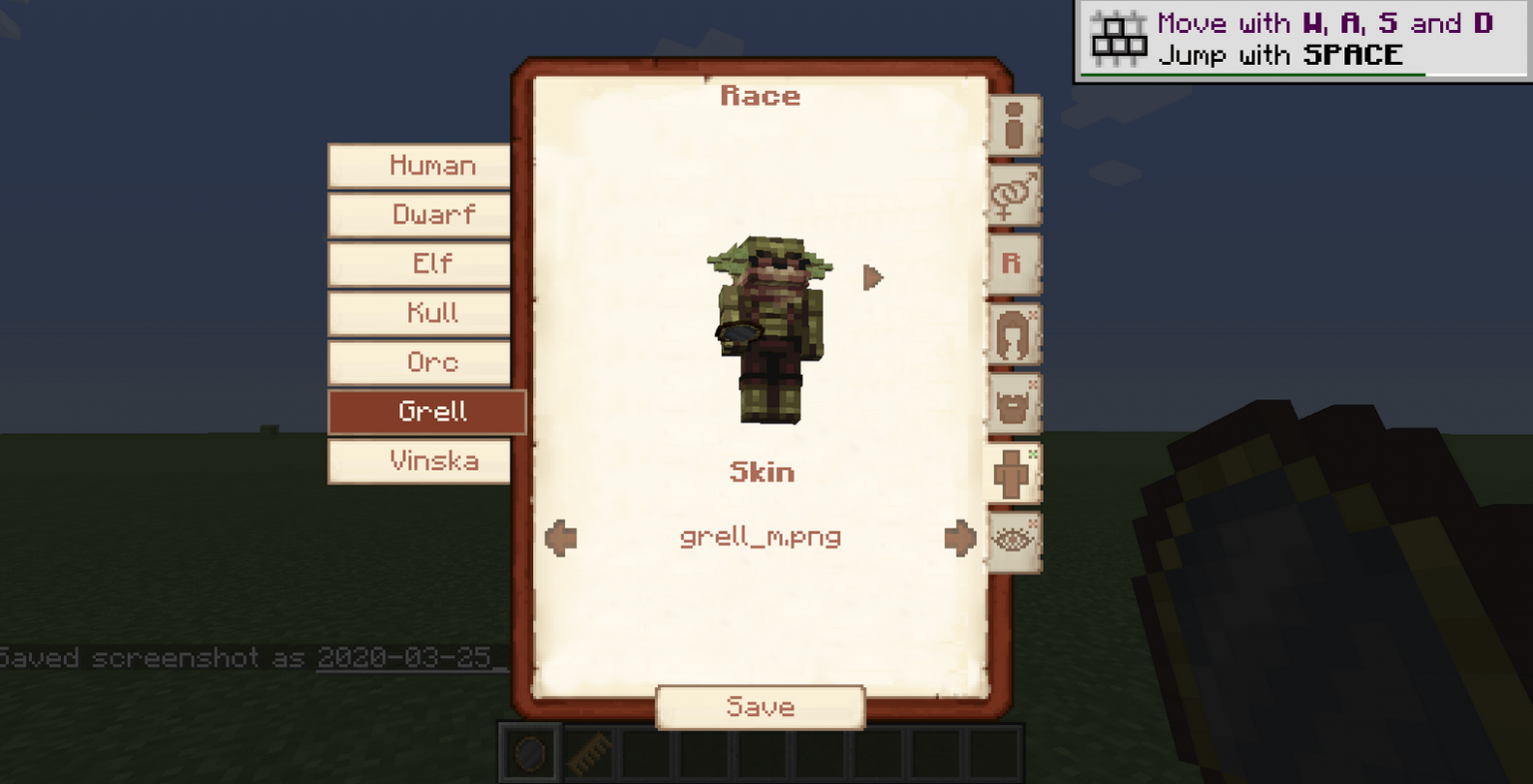Click the R race tab icon
This screenshot has width=1533, height=784.
(x=1012, y=264)
